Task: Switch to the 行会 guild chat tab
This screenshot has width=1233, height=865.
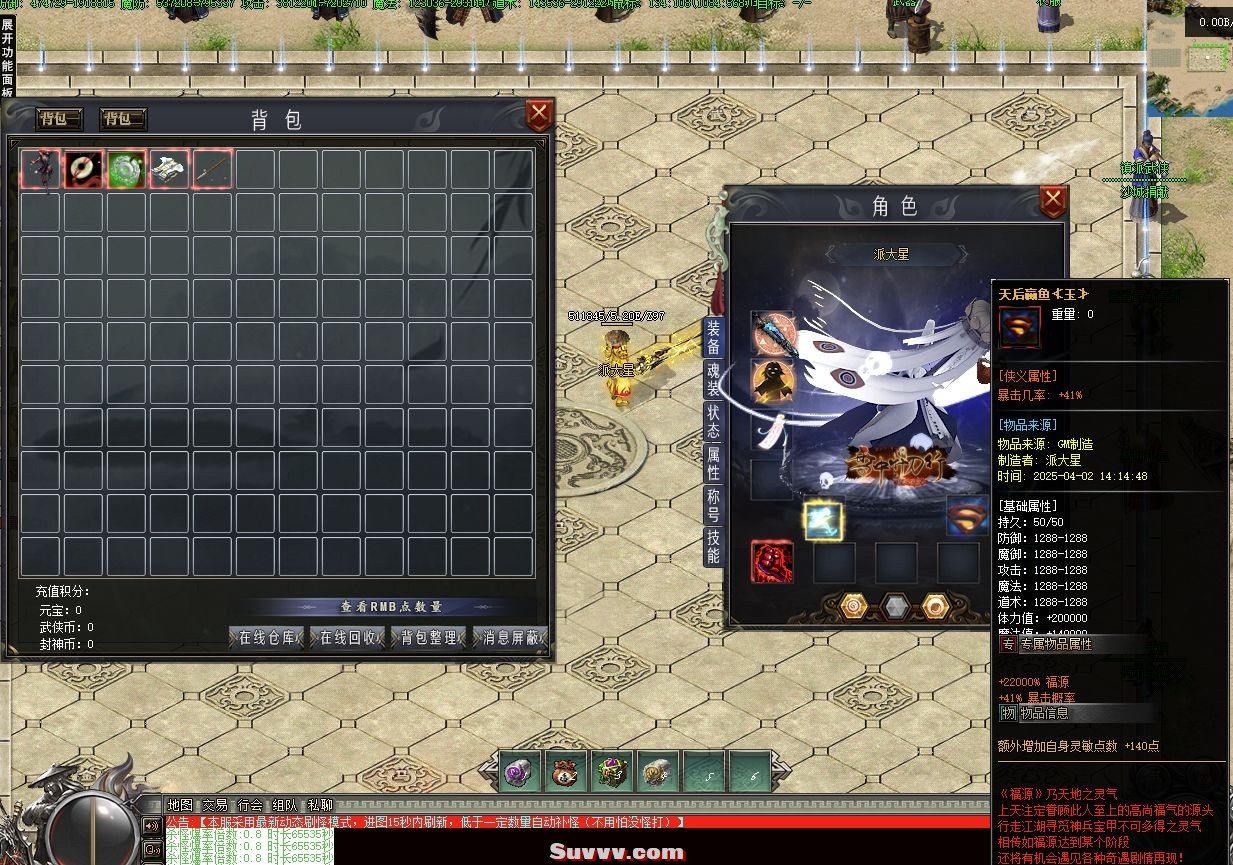Action: (250, 805)
